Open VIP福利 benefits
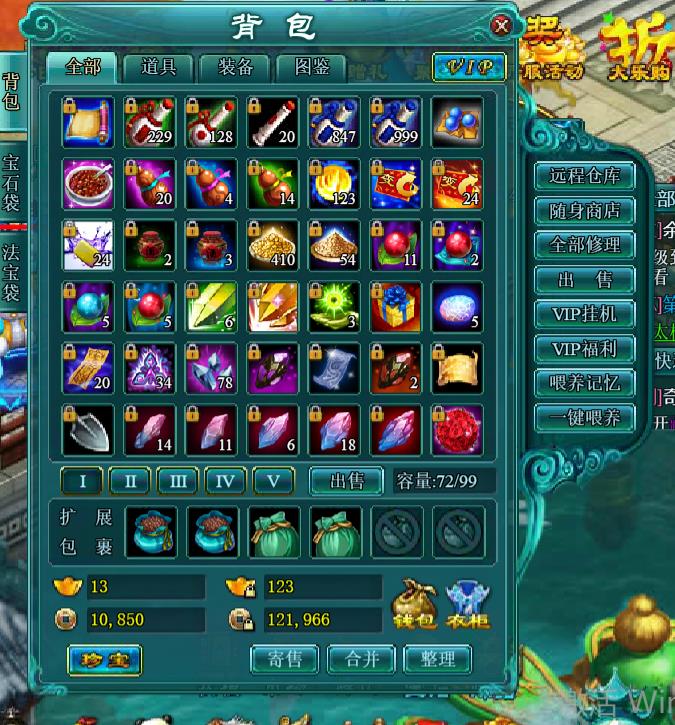This screenshot has width=675, height=725. pos(585,349)
